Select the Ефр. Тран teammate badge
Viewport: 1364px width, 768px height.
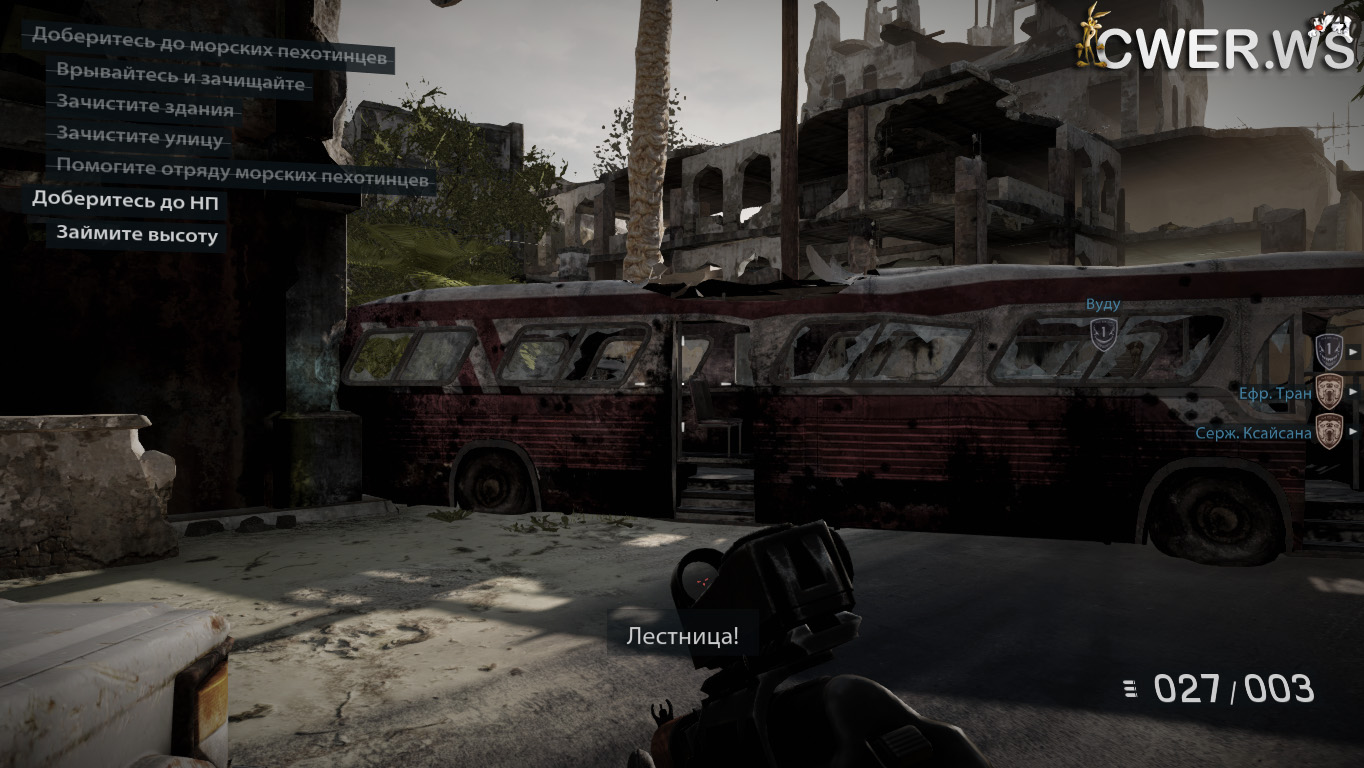1328,392
